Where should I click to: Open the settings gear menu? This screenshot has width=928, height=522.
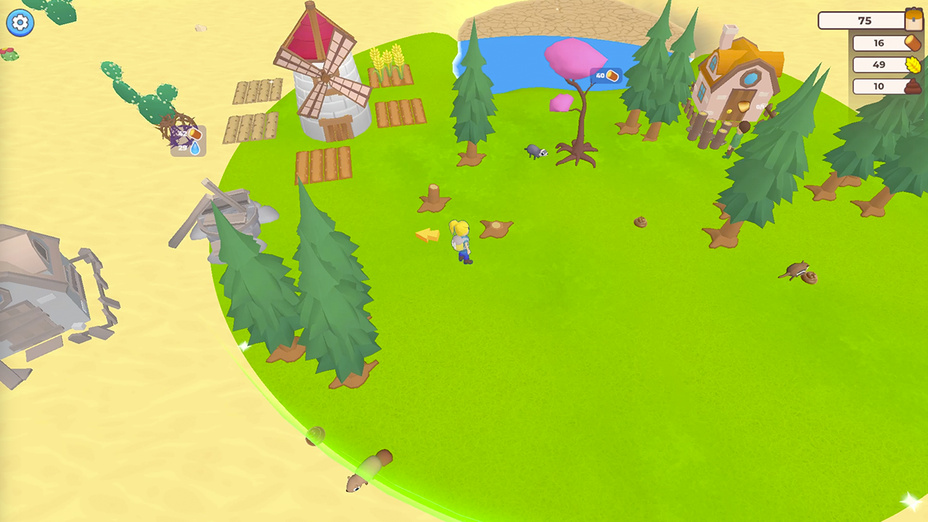tap(20, 22)
